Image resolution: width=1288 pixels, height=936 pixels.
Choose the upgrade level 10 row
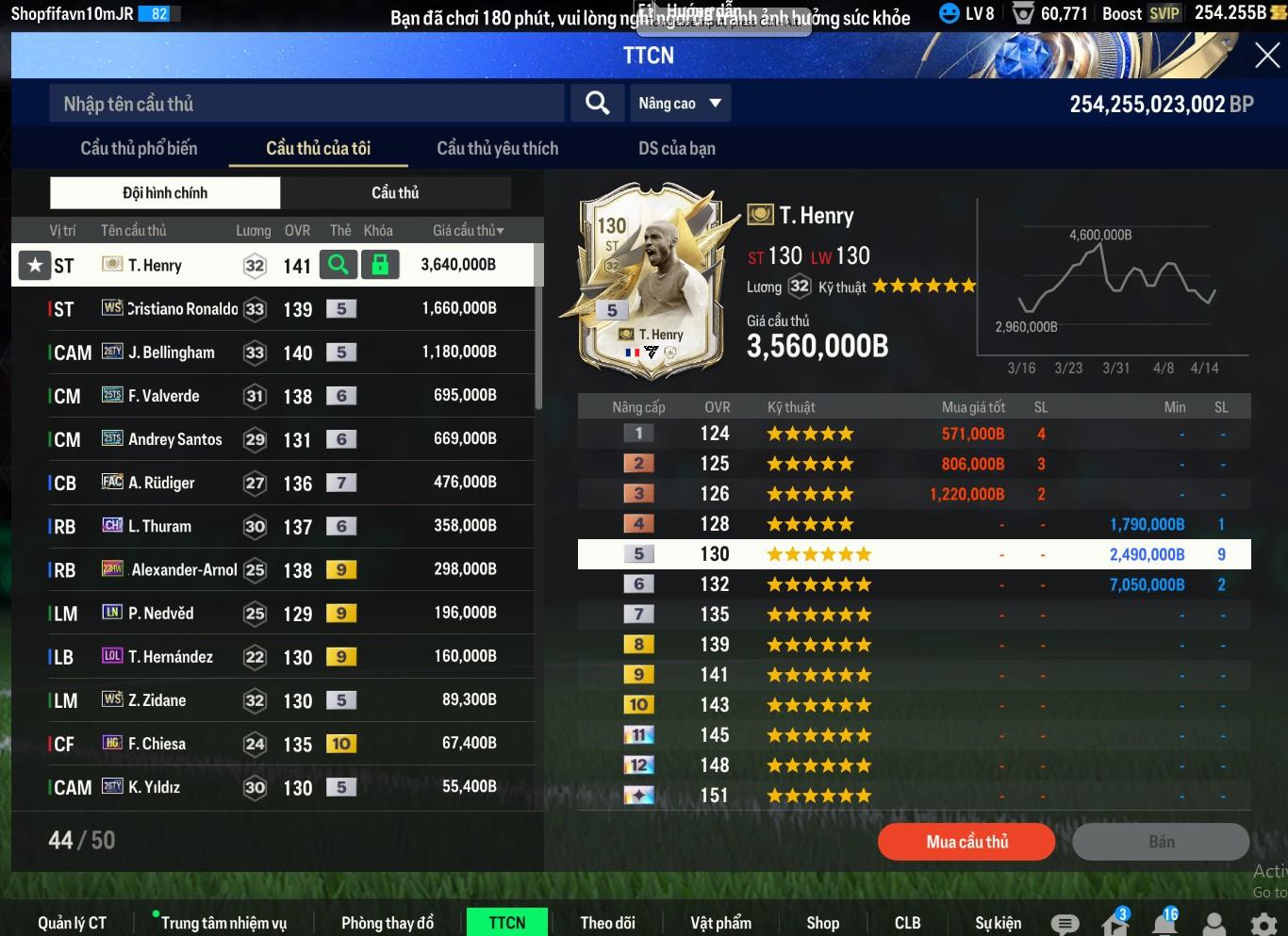pos(914,705)
